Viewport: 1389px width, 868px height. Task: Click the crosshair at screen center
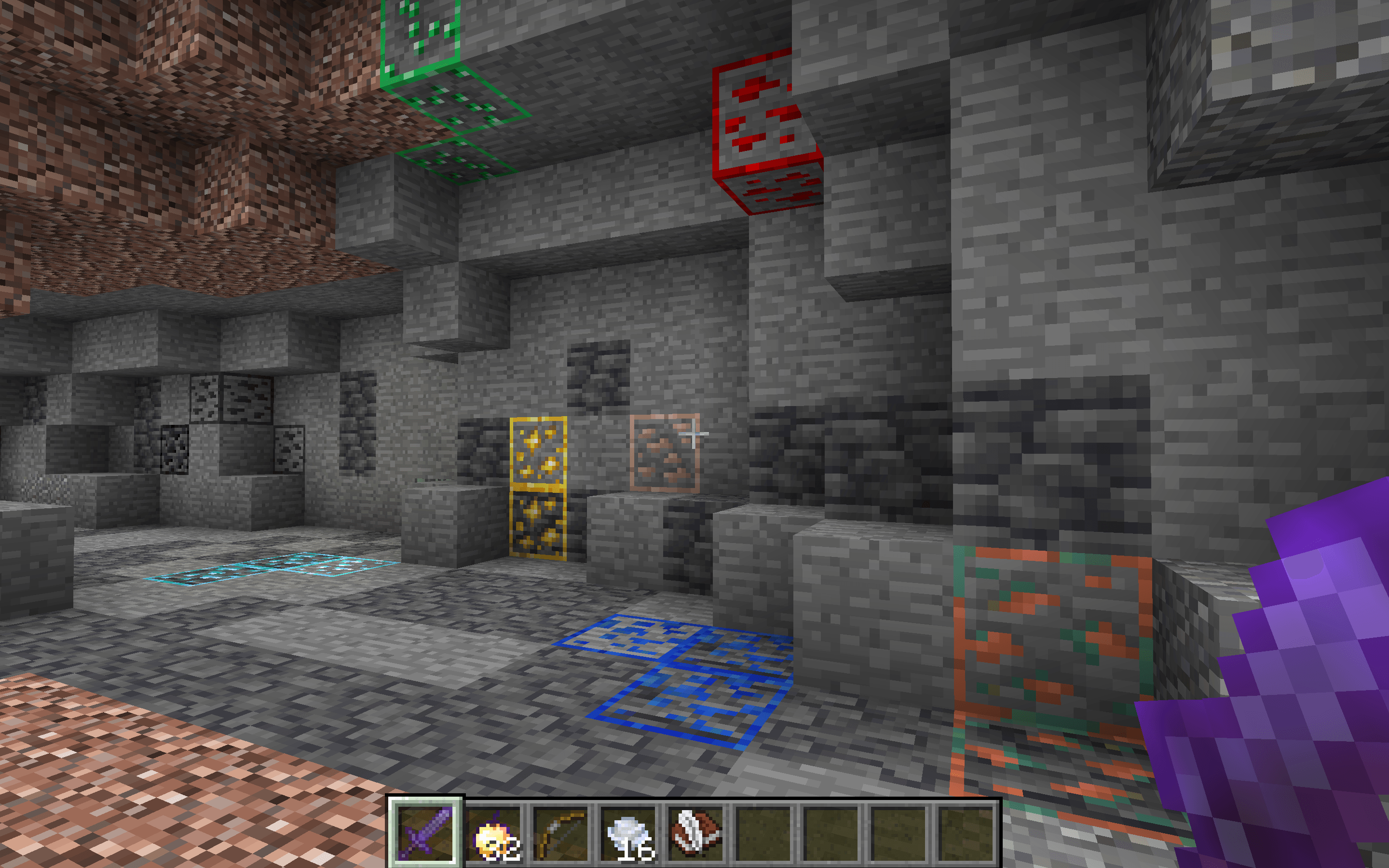tap(694, 434)
